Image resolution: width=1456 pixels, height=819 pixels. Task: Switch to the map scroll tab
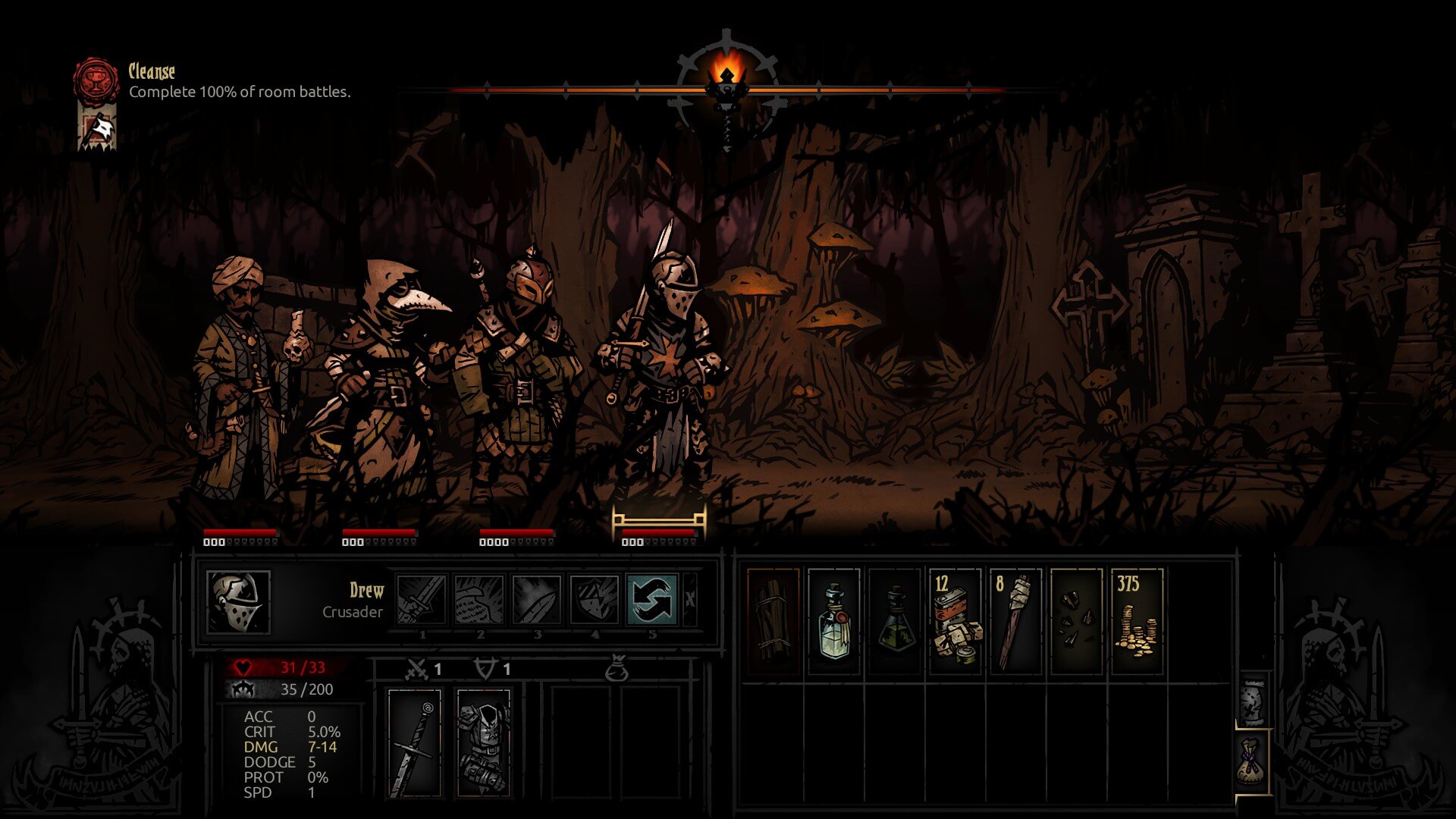click(x=1252, y=700)
